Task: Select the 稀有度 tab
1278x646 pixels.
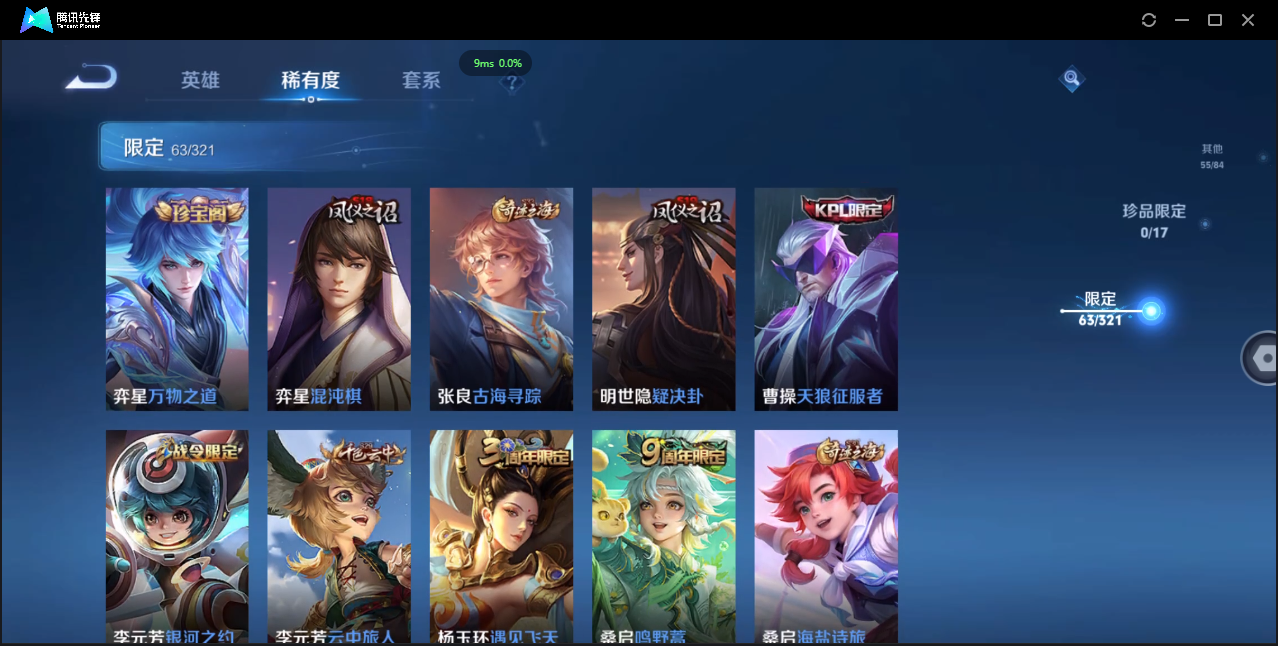Action: pyautogui.click(x=310, y=80)
